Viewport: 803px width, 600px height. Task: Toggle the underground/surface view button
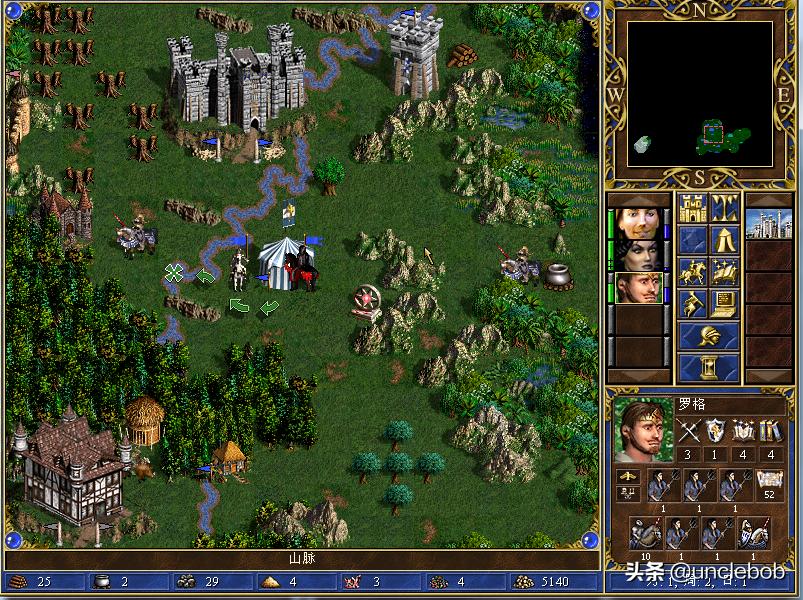click(724, 208)
